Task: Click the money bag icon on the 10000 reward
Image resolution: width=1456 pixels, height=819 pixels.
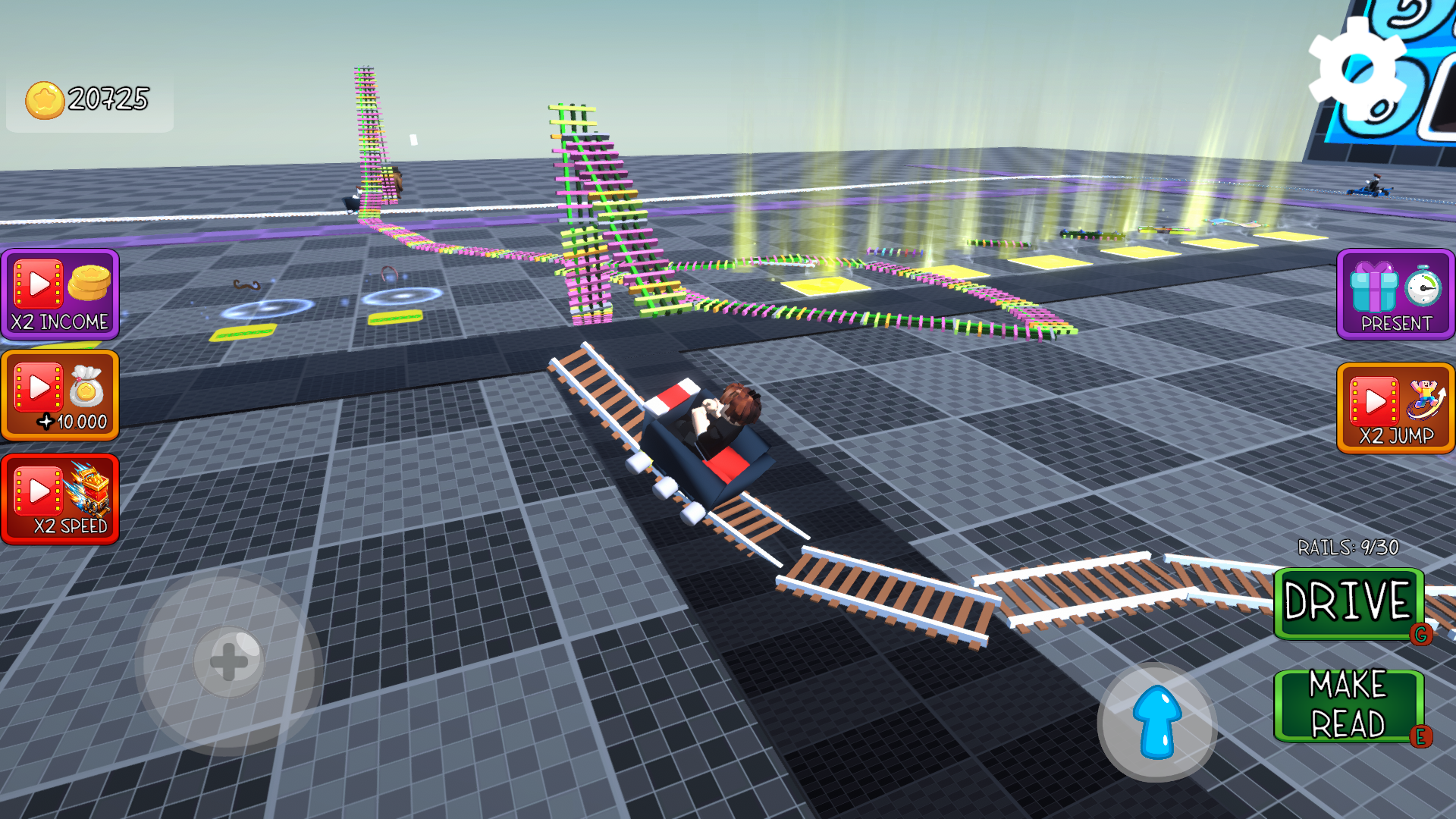Action: 86,387
